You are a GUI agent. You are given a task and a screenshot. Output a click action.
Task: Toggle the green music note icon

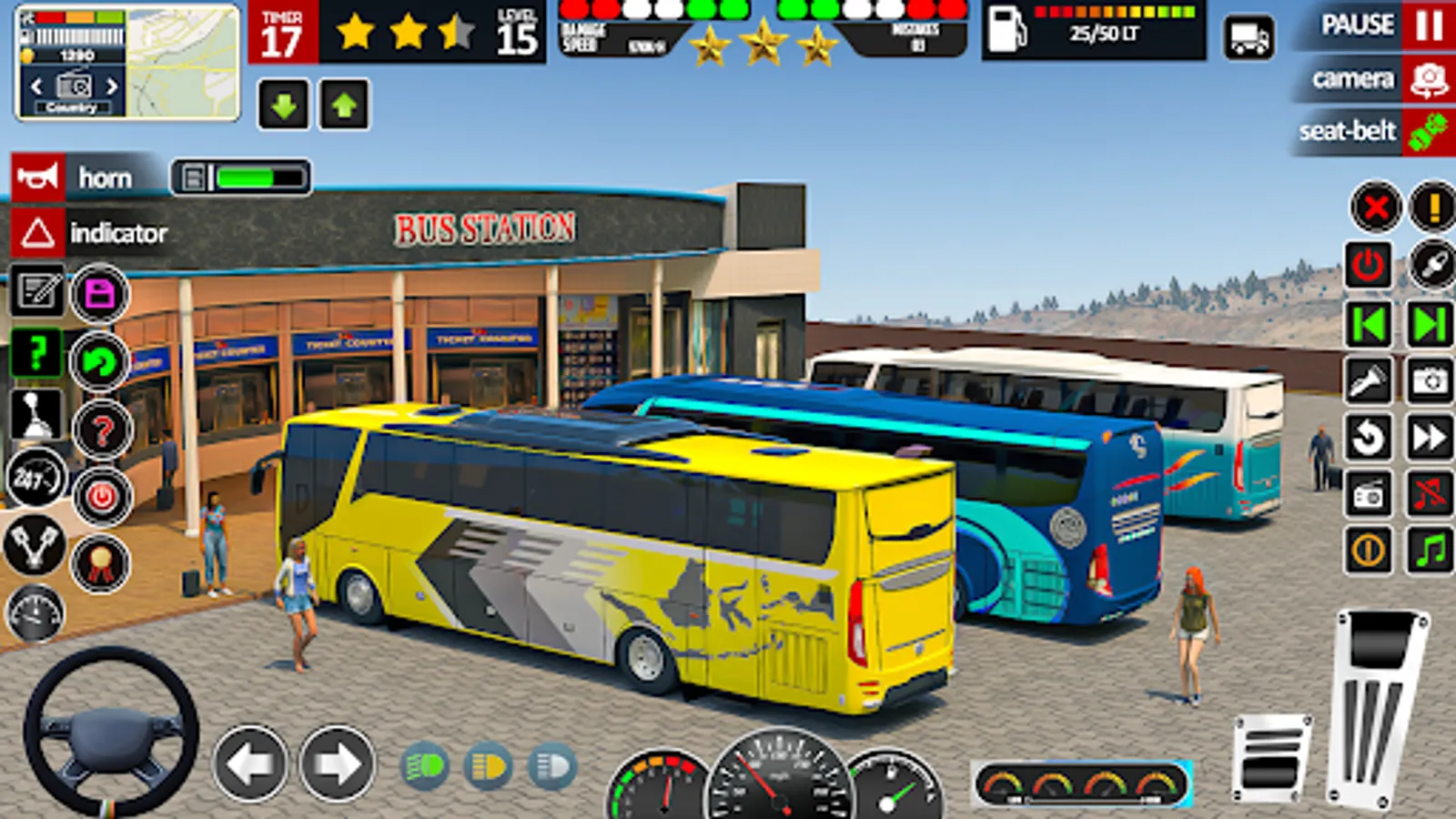(1430, 550)
